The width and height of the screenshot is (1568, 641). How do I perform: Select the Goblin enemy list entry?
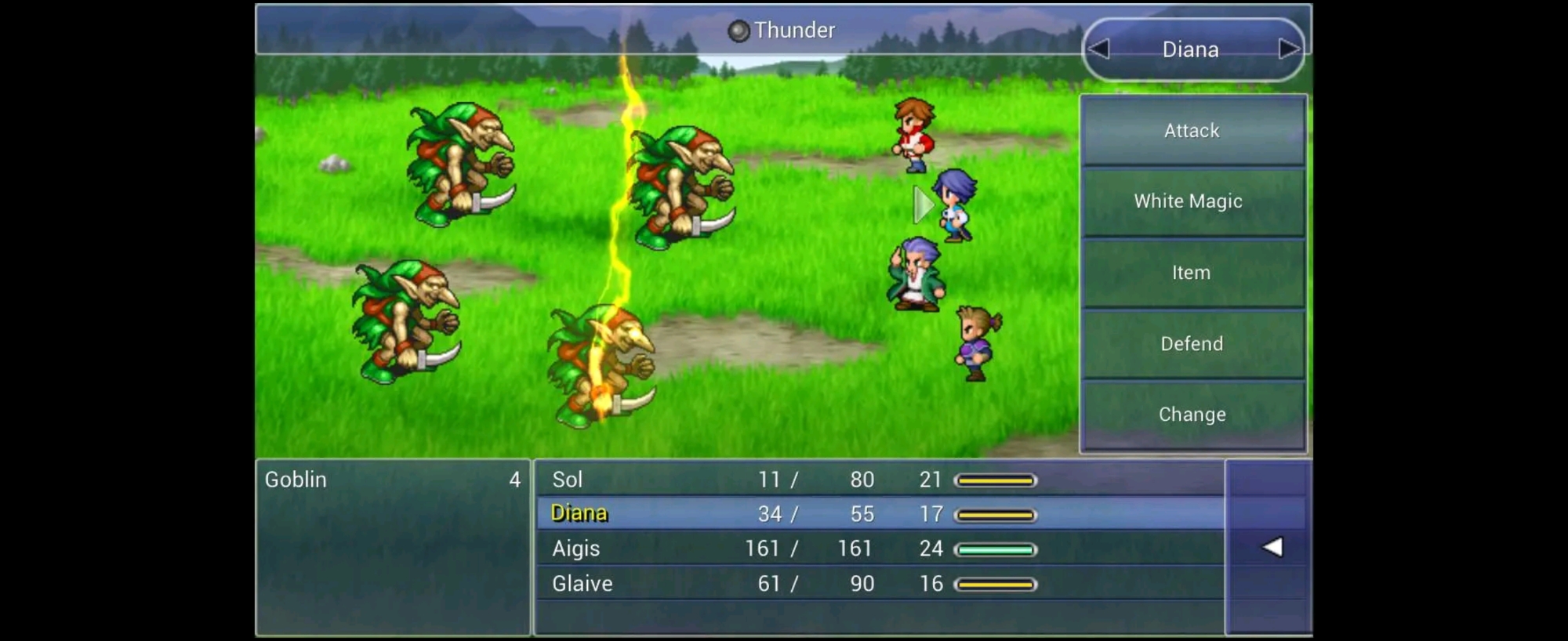click(x=392, y=480)
